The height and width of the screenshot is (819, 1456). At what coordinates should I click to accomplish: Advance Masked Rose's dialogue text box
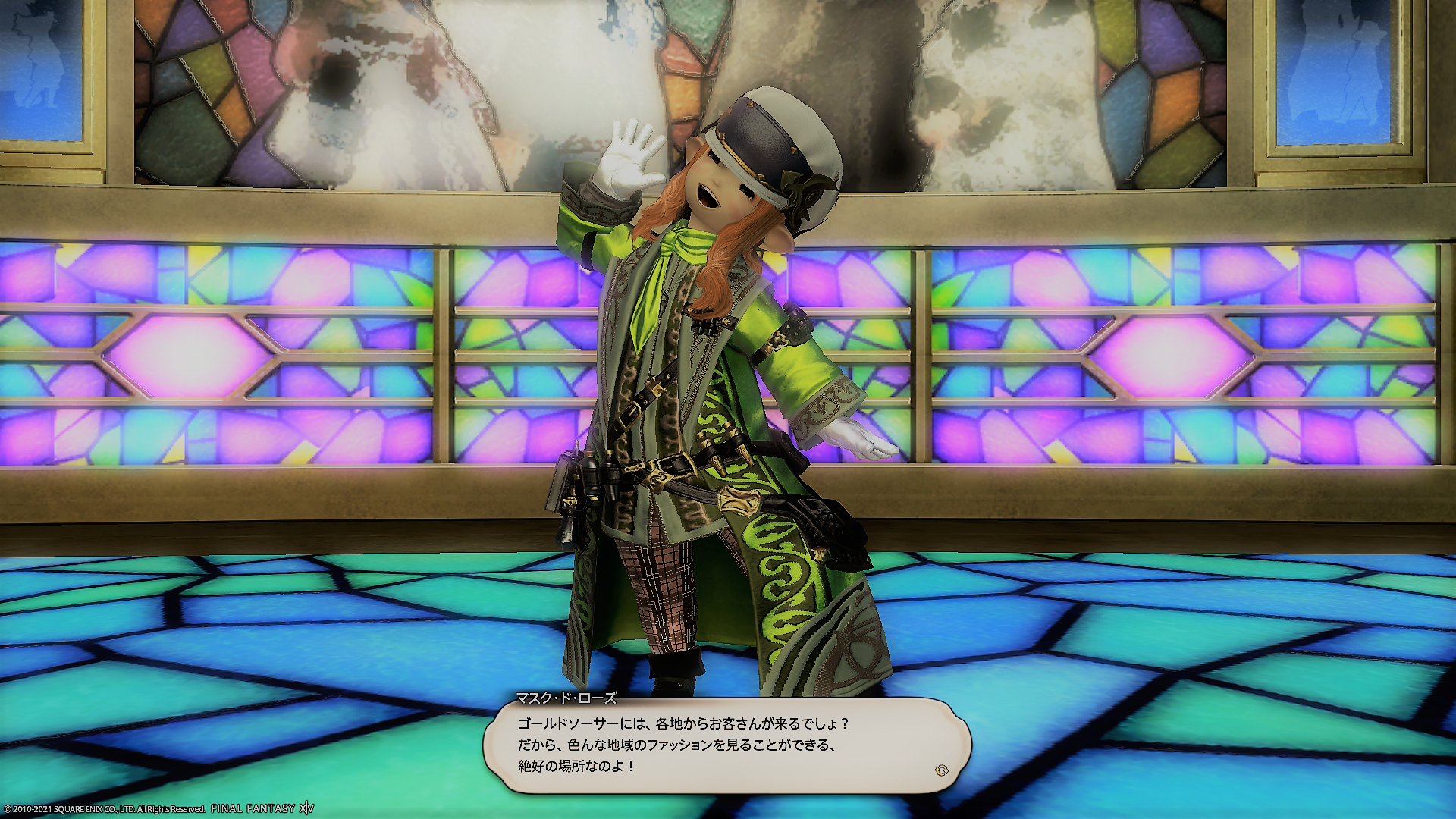coord(726,745)
